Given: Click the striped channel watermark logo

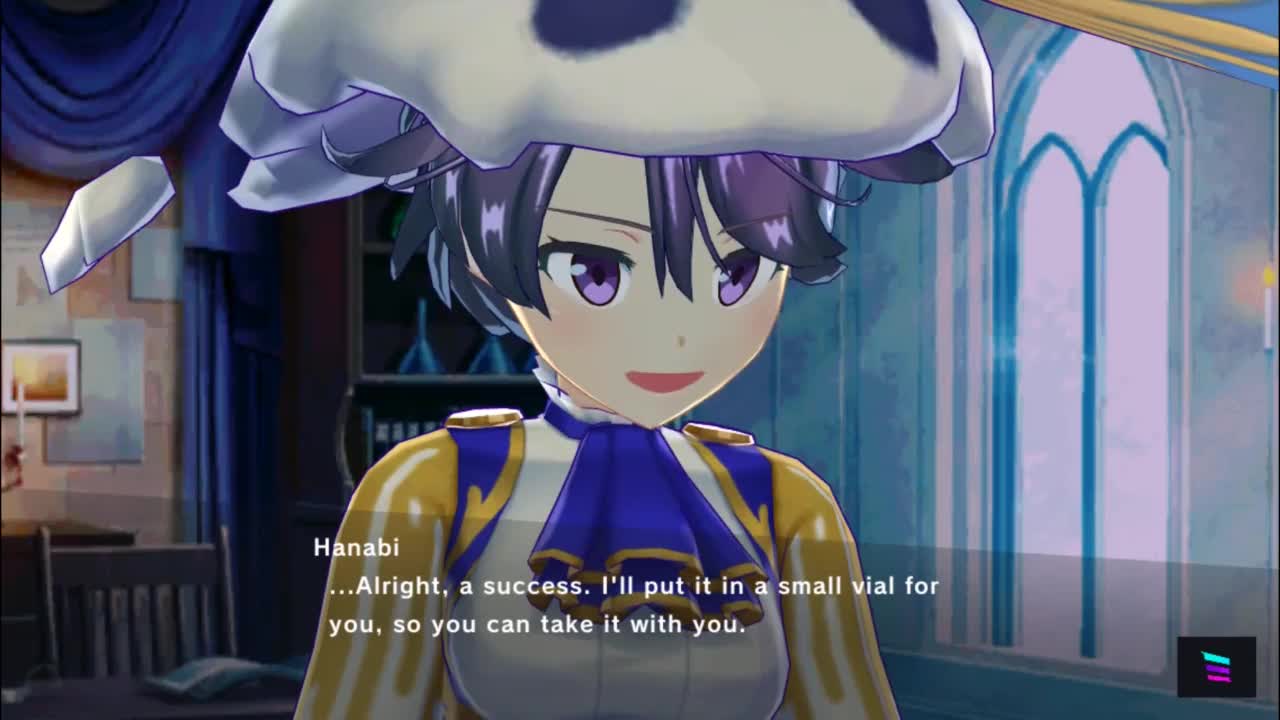Looking at the screenshot, I should (1216, 667).
